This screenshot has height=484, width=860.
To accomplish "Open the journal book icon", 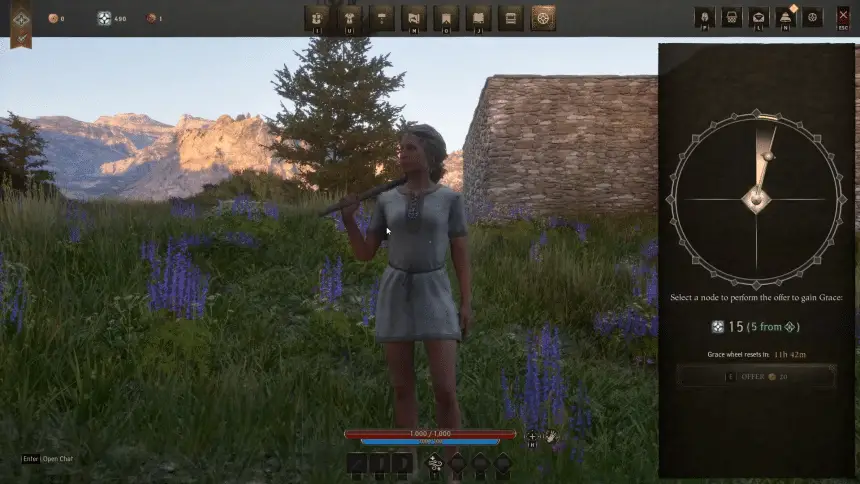I will [478, 18].
